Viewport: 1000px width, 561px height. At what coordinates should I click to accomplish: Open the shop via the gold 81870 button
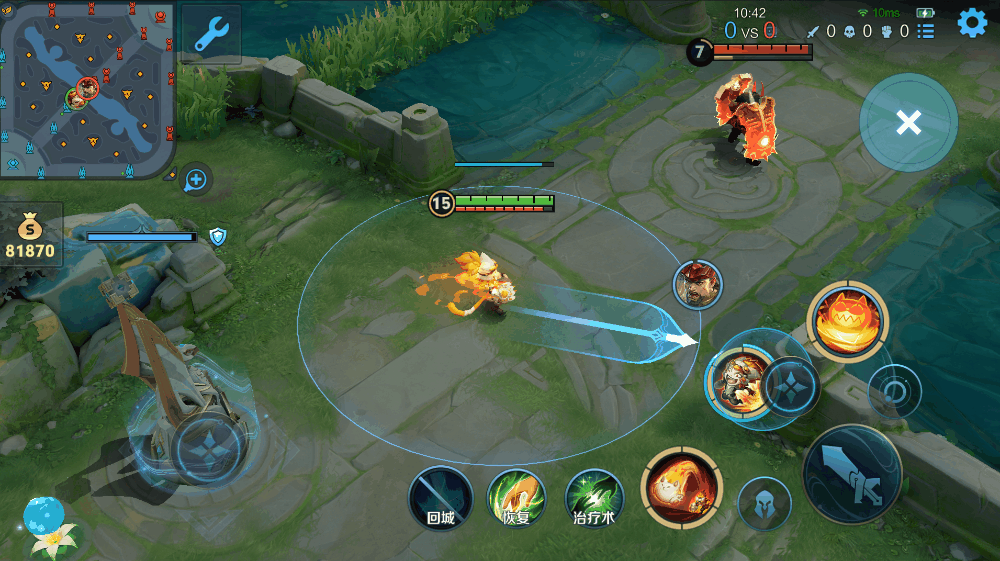point(31,237)
